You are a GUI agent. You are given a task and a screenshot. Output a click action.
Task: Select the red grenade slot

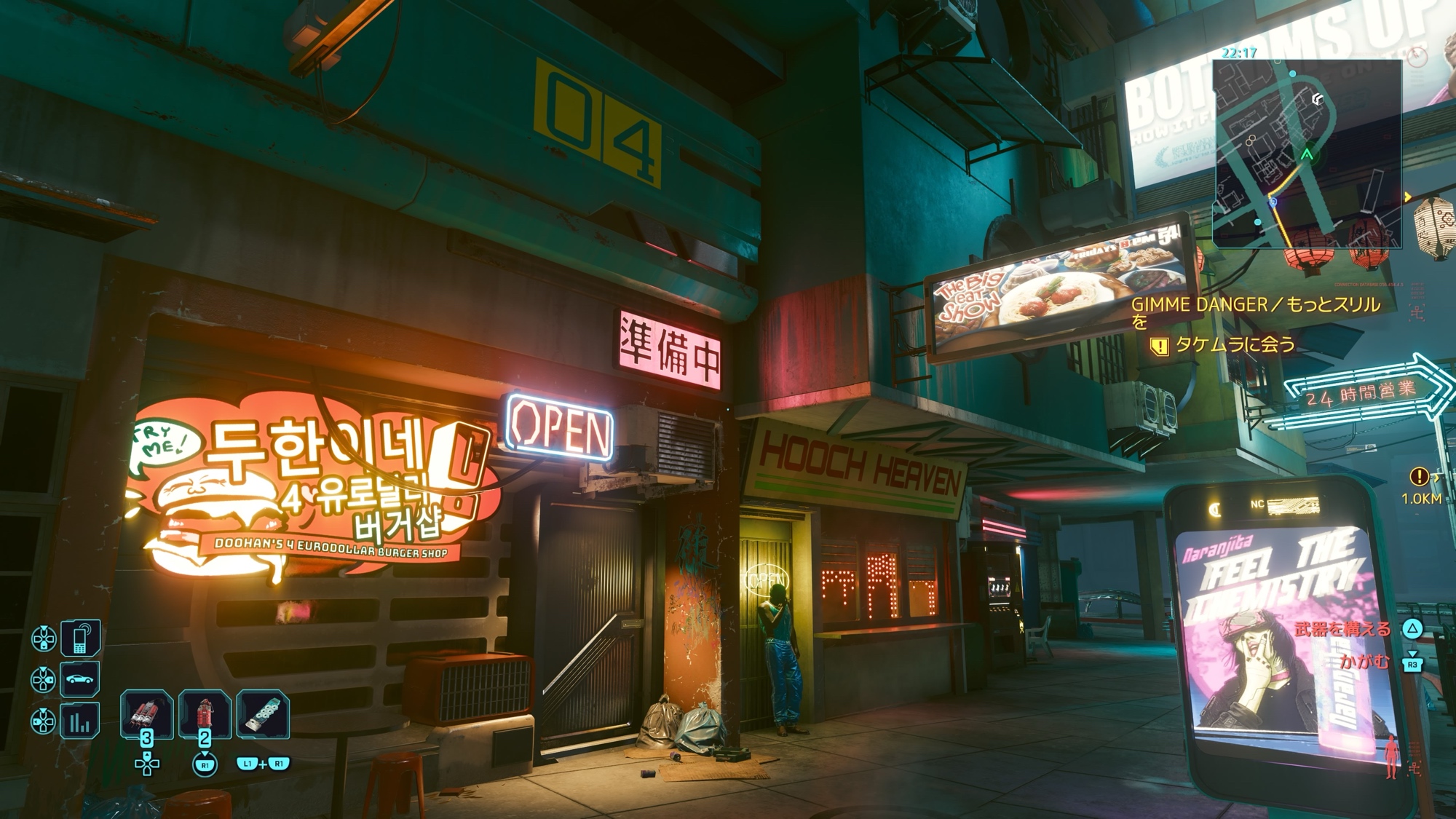[x=205, y=714]
